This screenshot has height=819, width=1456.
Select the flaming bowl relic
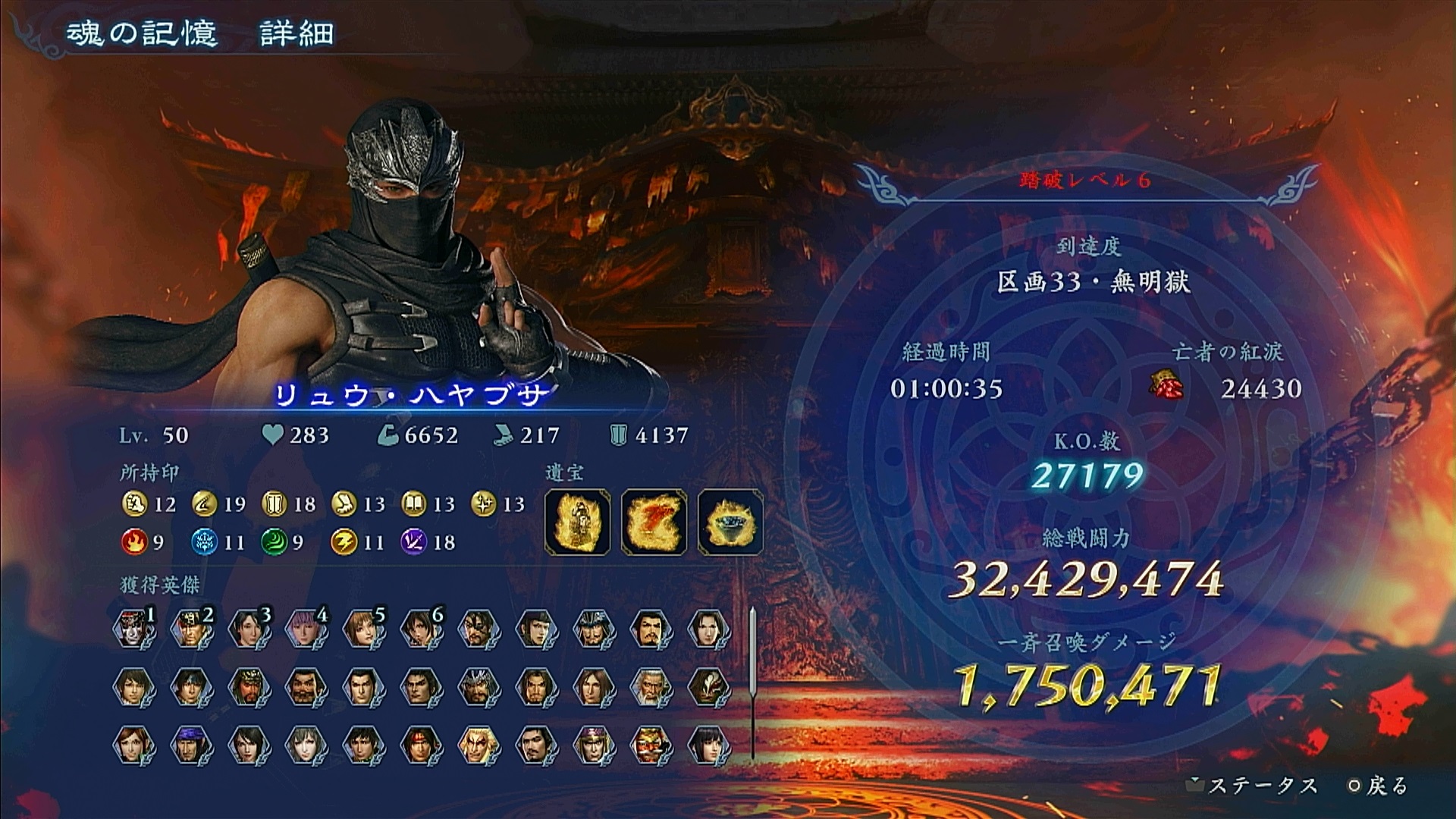tap(730, 522)
